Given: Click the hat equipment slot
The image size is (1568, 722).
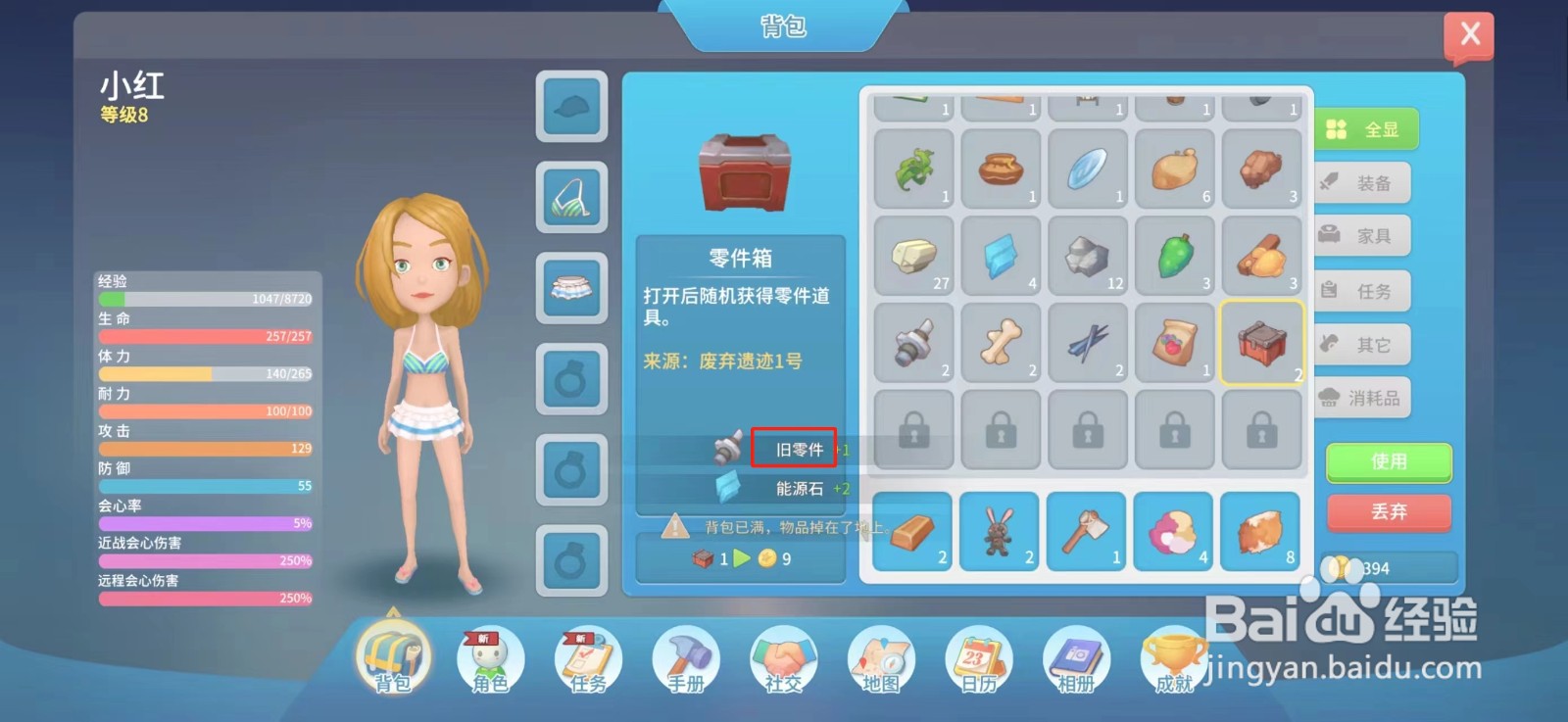Looking at the screenshot, I should [x=571, y=108].
